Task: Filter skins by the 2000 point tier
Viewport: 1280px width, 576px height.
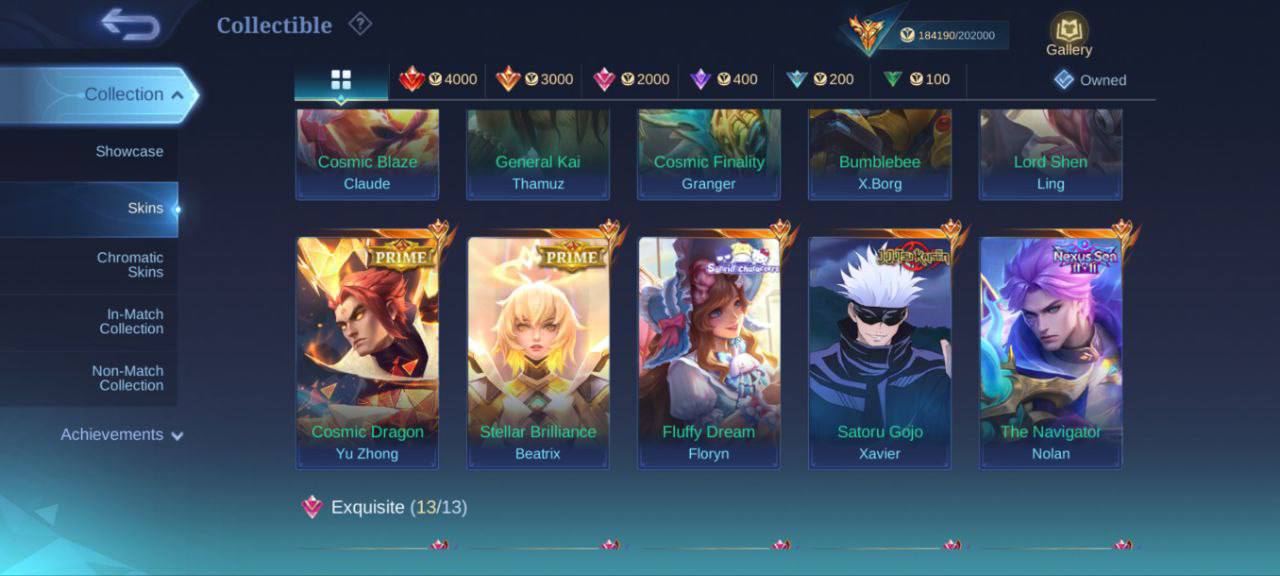Action: (x=631, y=79)
